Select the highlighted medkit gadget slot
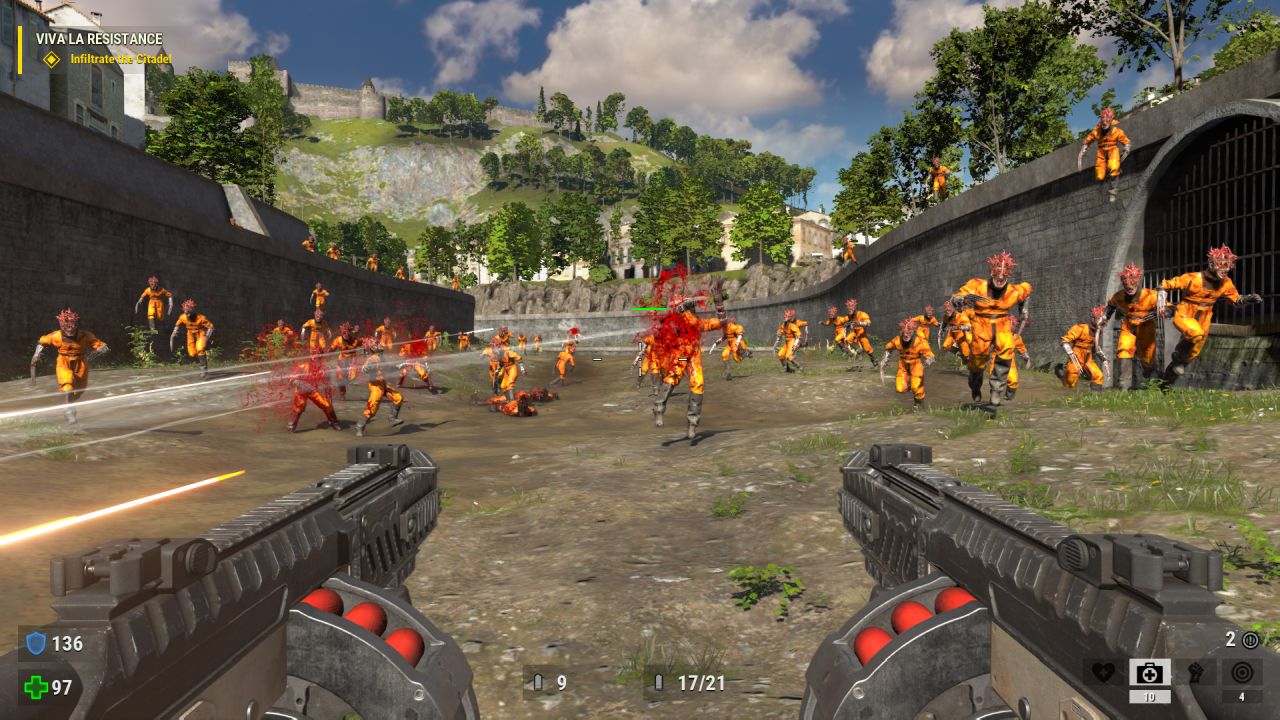This screenshot has height=720, width=1280. (1149, 672)
